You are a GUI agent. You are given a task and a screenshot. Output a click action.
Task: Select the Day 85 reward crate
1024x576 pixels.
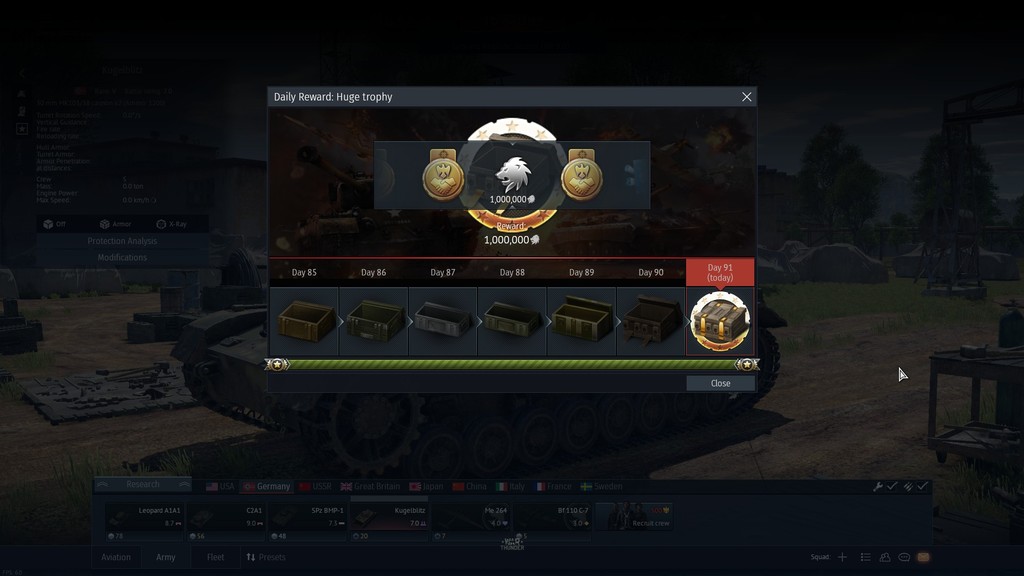coord(304,321)
